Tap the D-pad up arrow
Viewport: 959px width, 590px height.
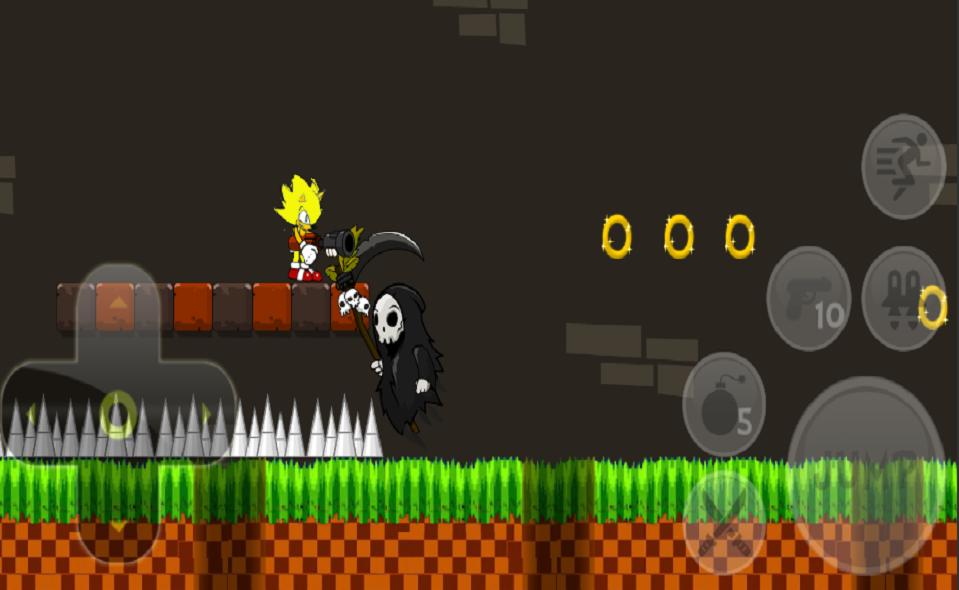118,303
